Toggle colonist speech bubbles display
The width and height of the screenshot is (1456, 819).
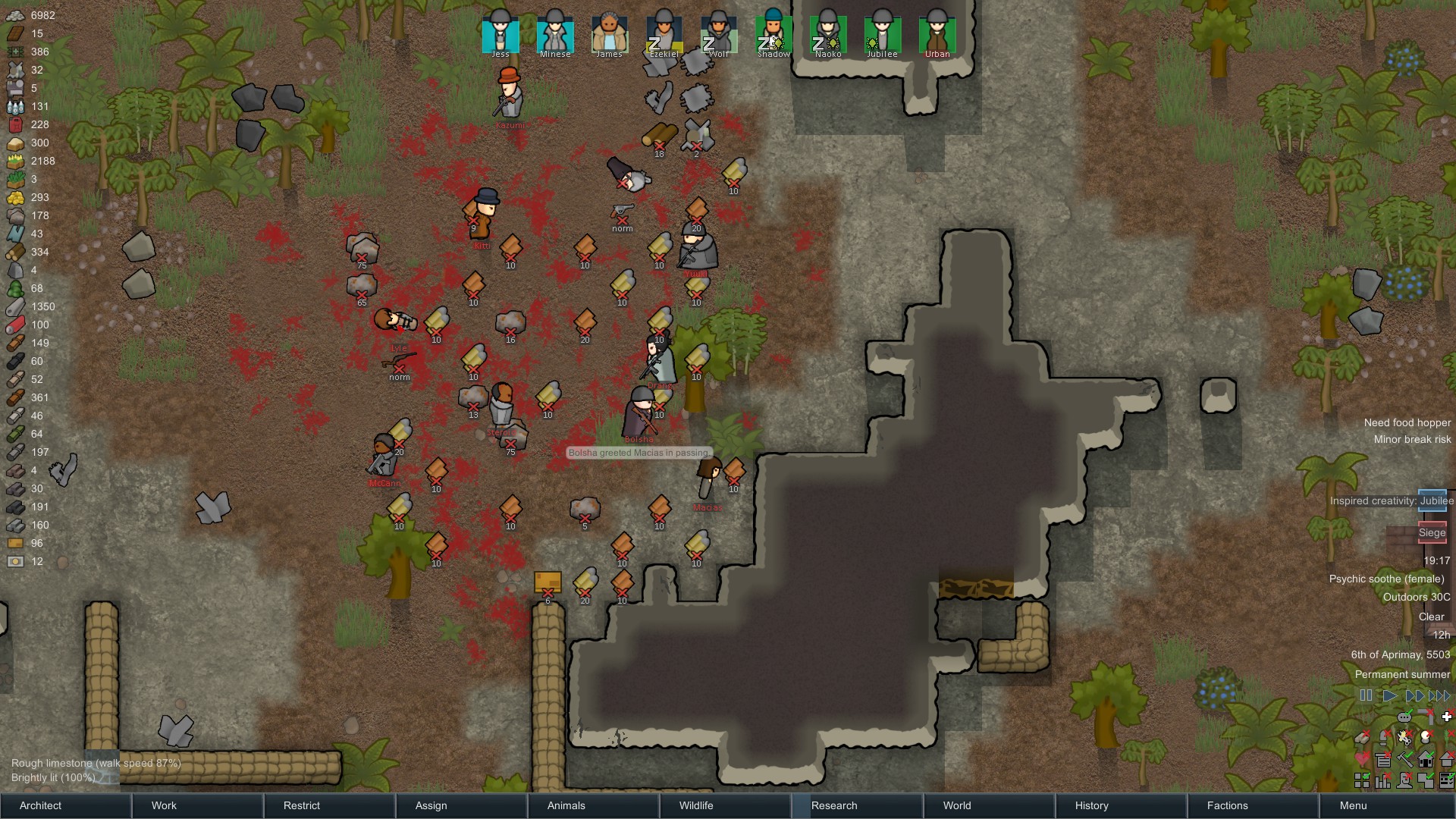[x=1404, y=717]
